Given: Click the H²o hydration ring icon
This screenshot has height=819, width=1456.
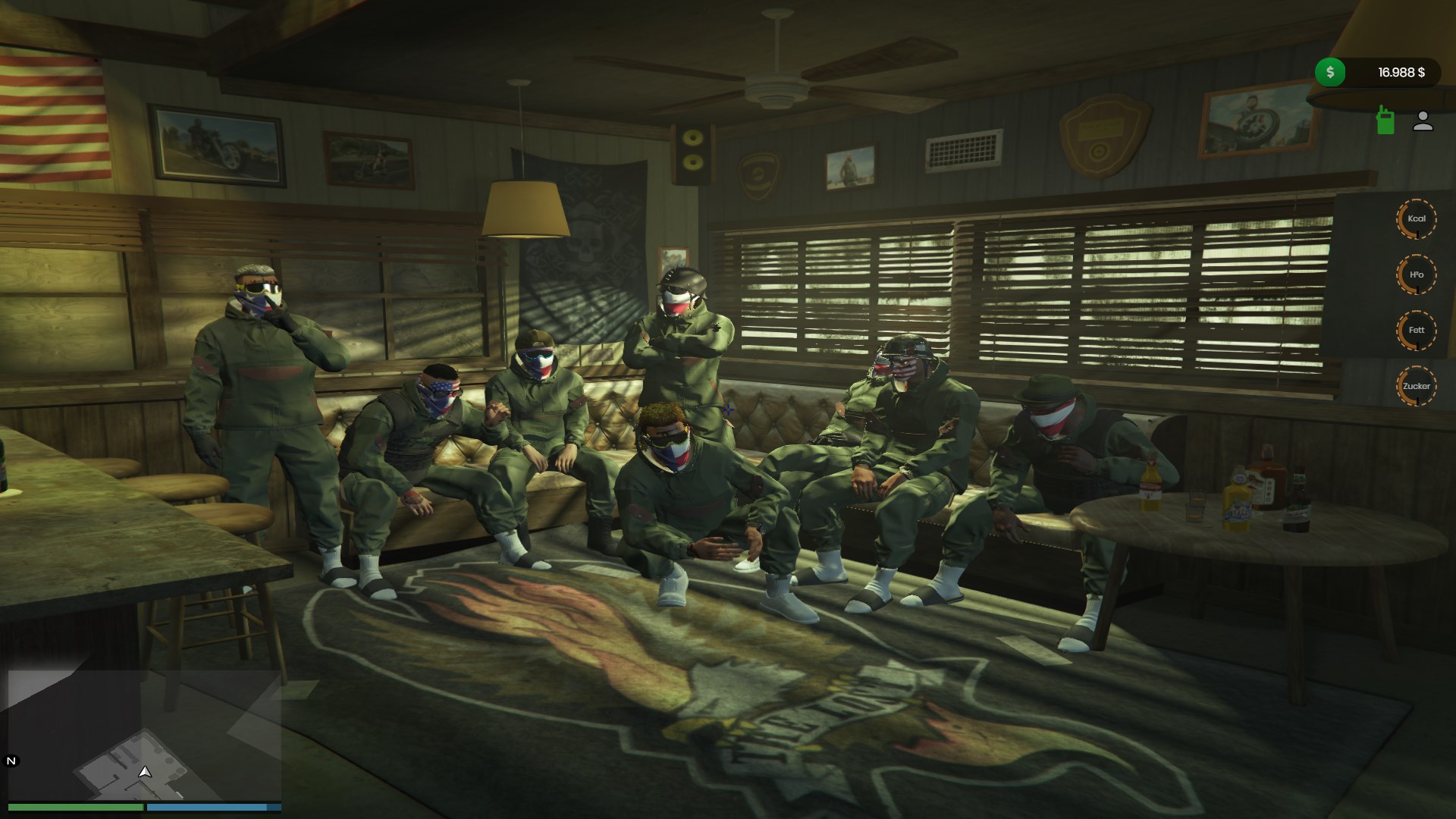Looking at the screenshot, I should click(x=1417, y=275).
